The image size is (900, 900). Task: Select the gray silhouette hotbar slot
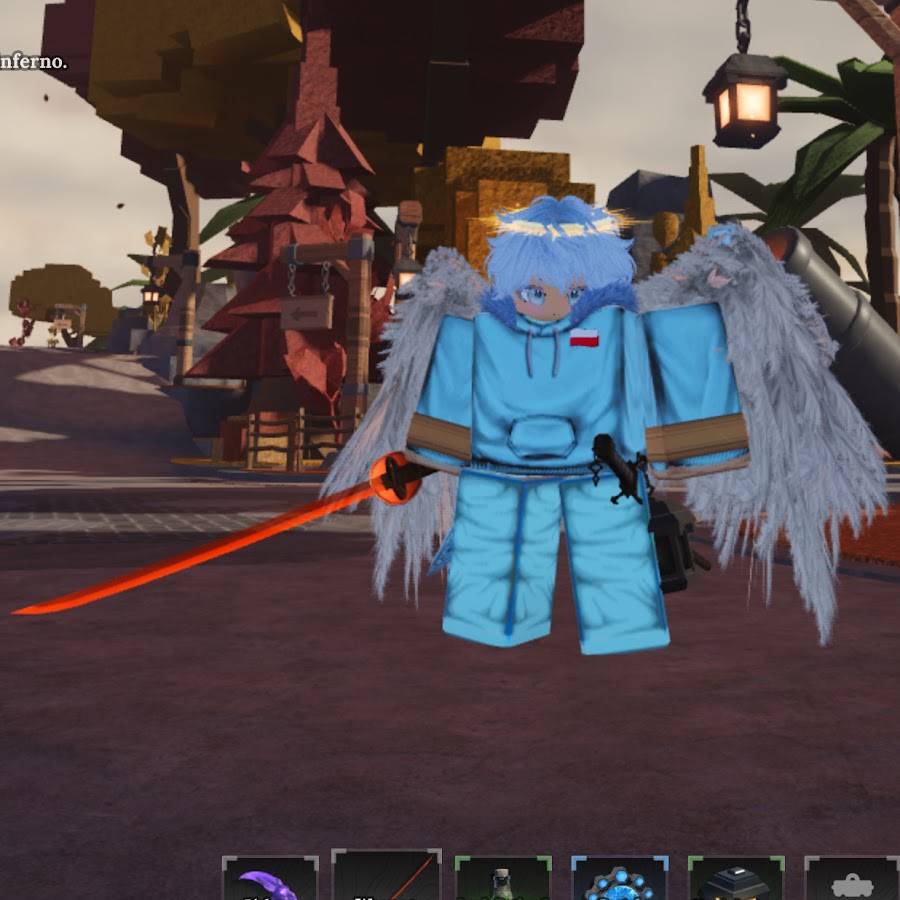[x=851, y=879]
